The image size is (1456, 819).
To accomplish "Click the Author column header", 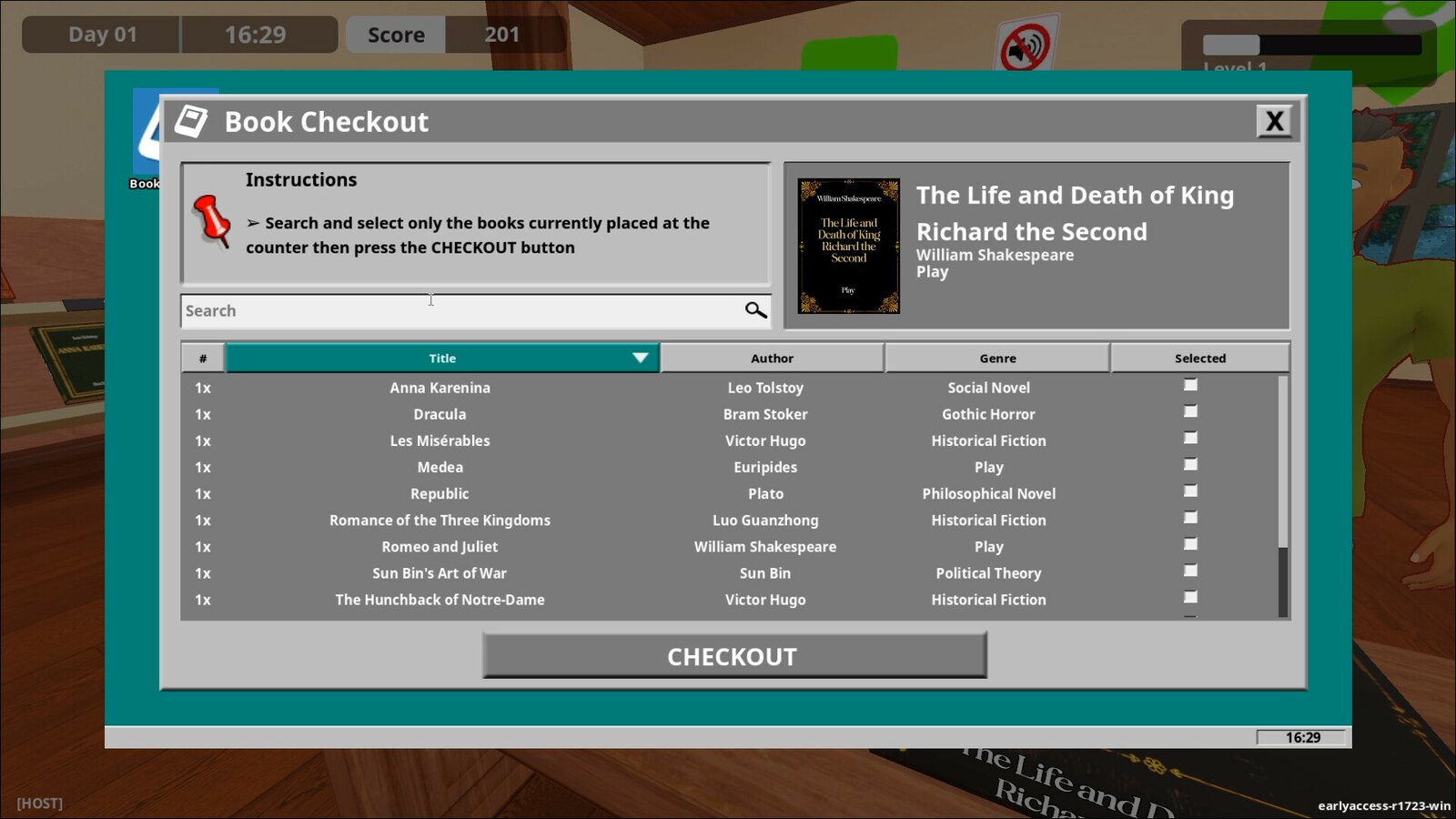I will tap(772, 358).
